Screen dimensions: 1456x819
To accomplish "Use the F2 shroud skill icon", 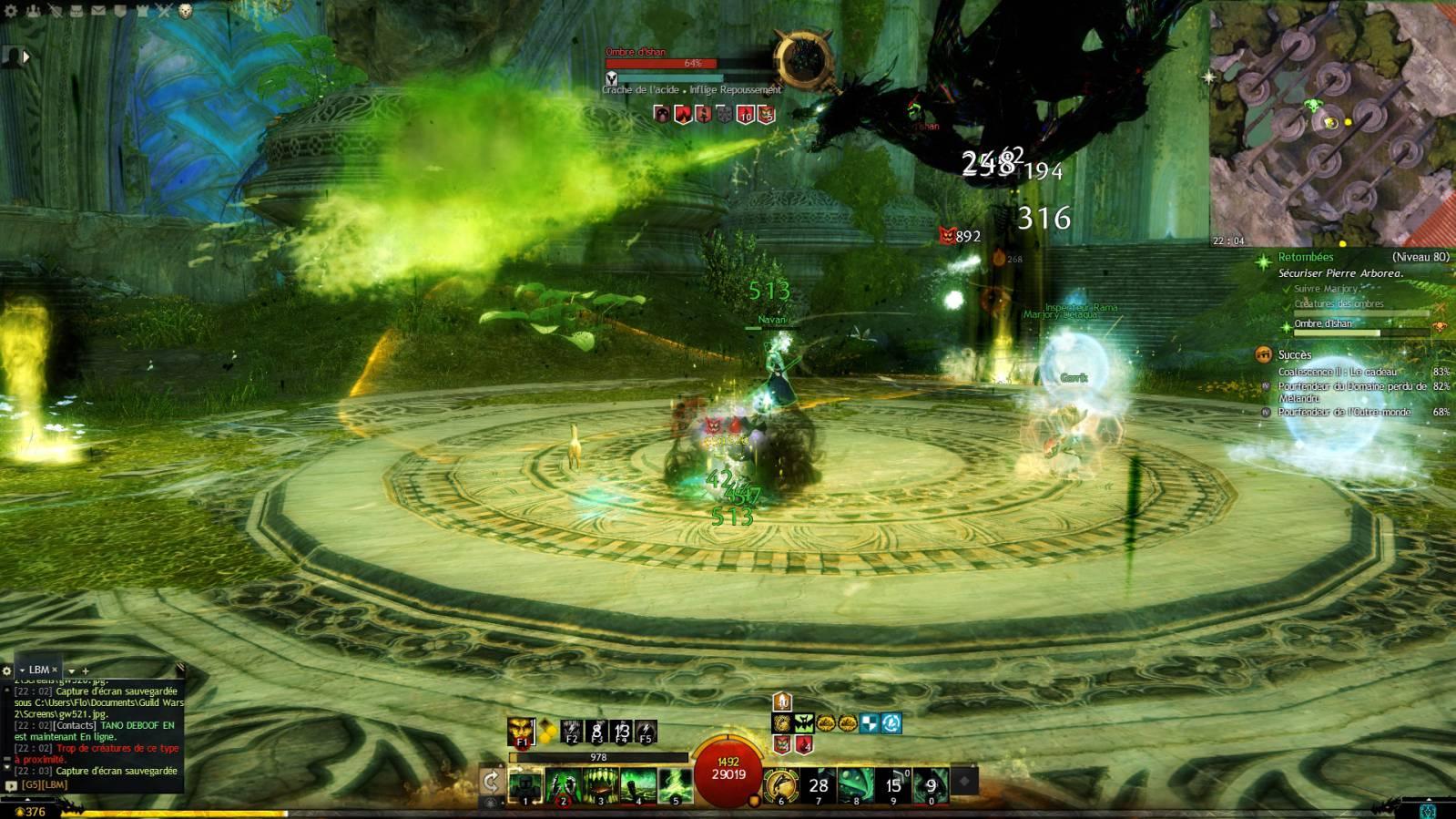I will point(572,731).
